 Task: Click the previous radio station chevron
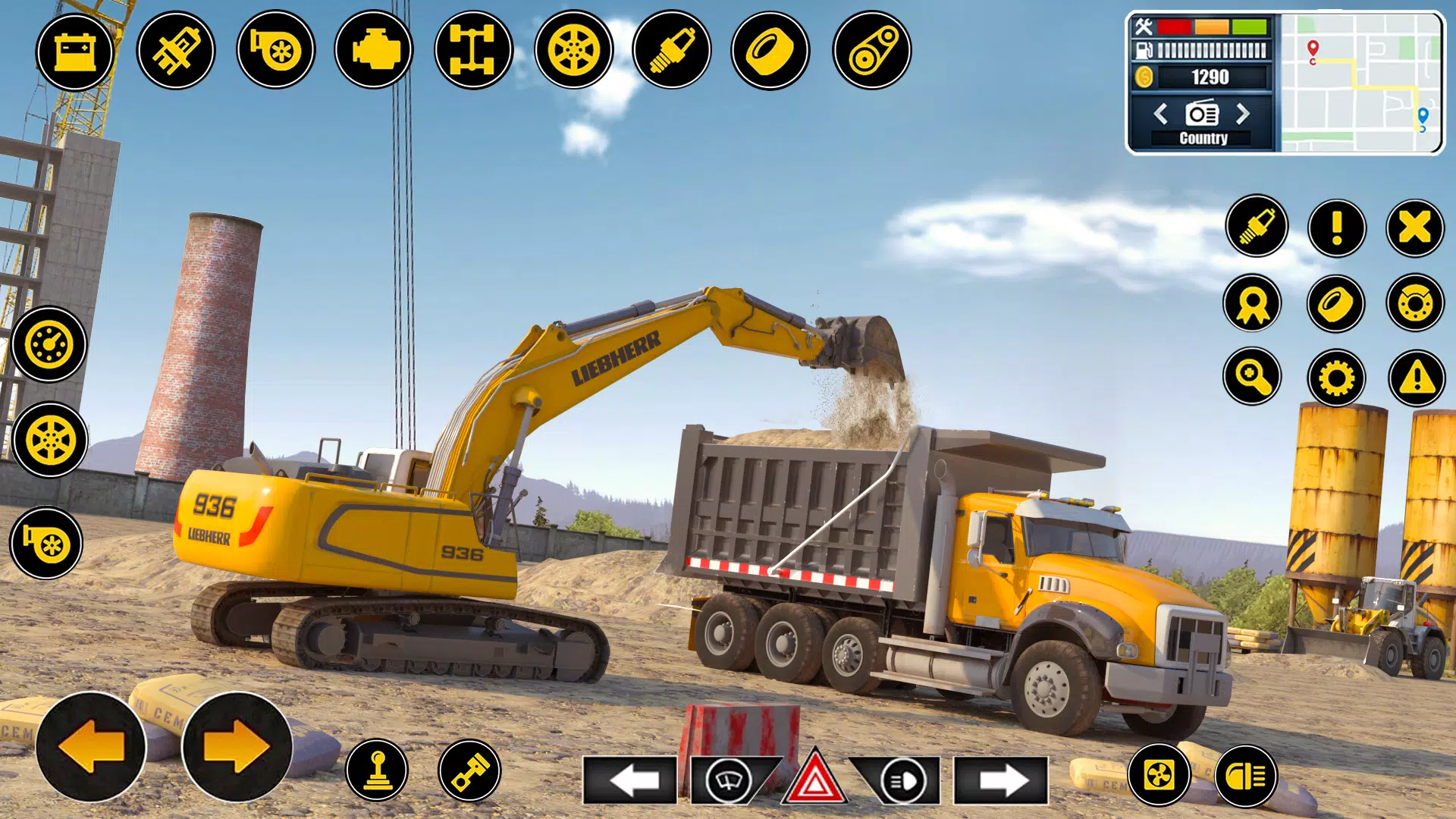click(1162, 113)
